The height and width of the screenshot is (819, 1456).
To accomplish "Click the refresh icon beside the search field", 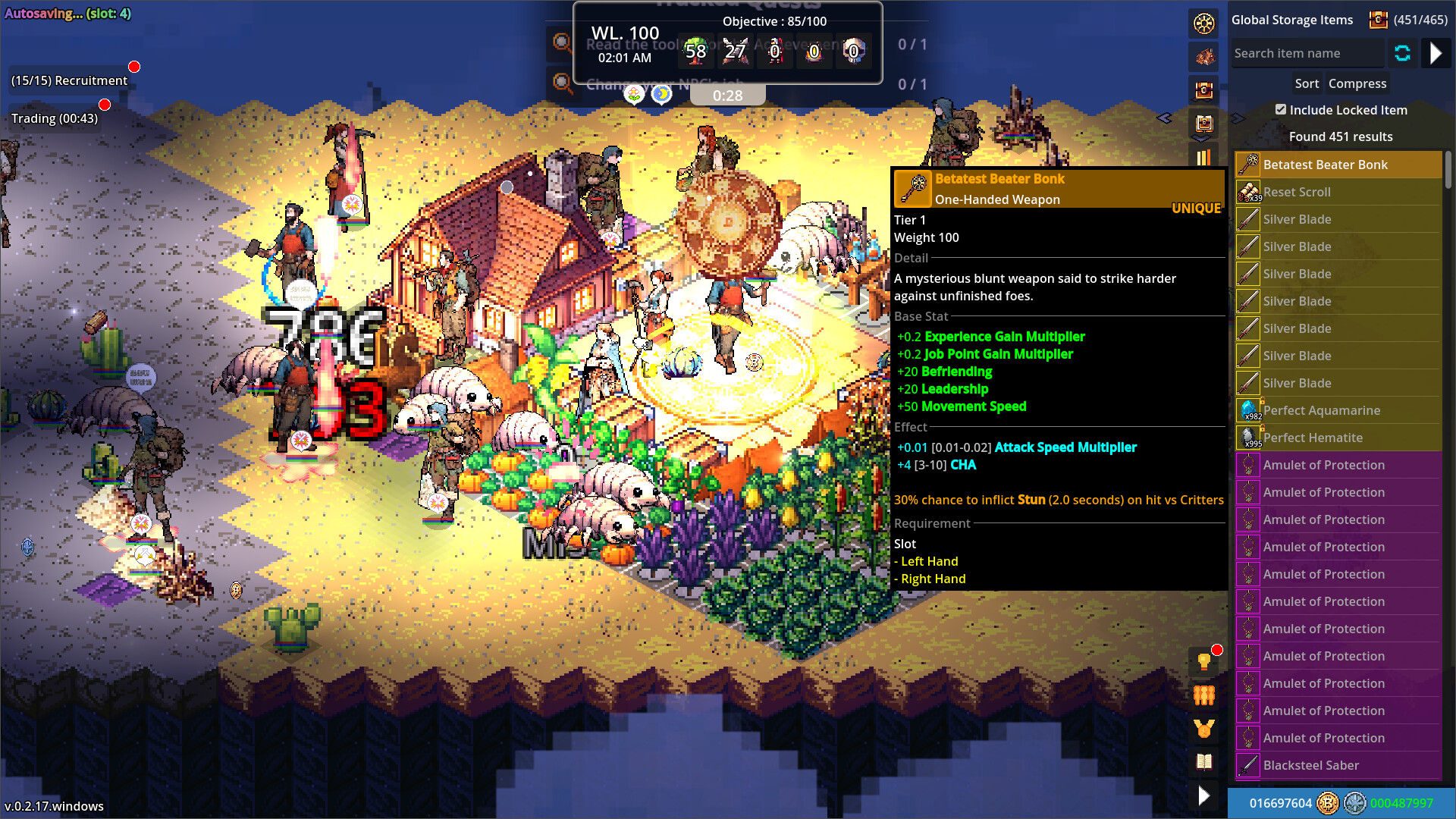I will point(1402,53).
